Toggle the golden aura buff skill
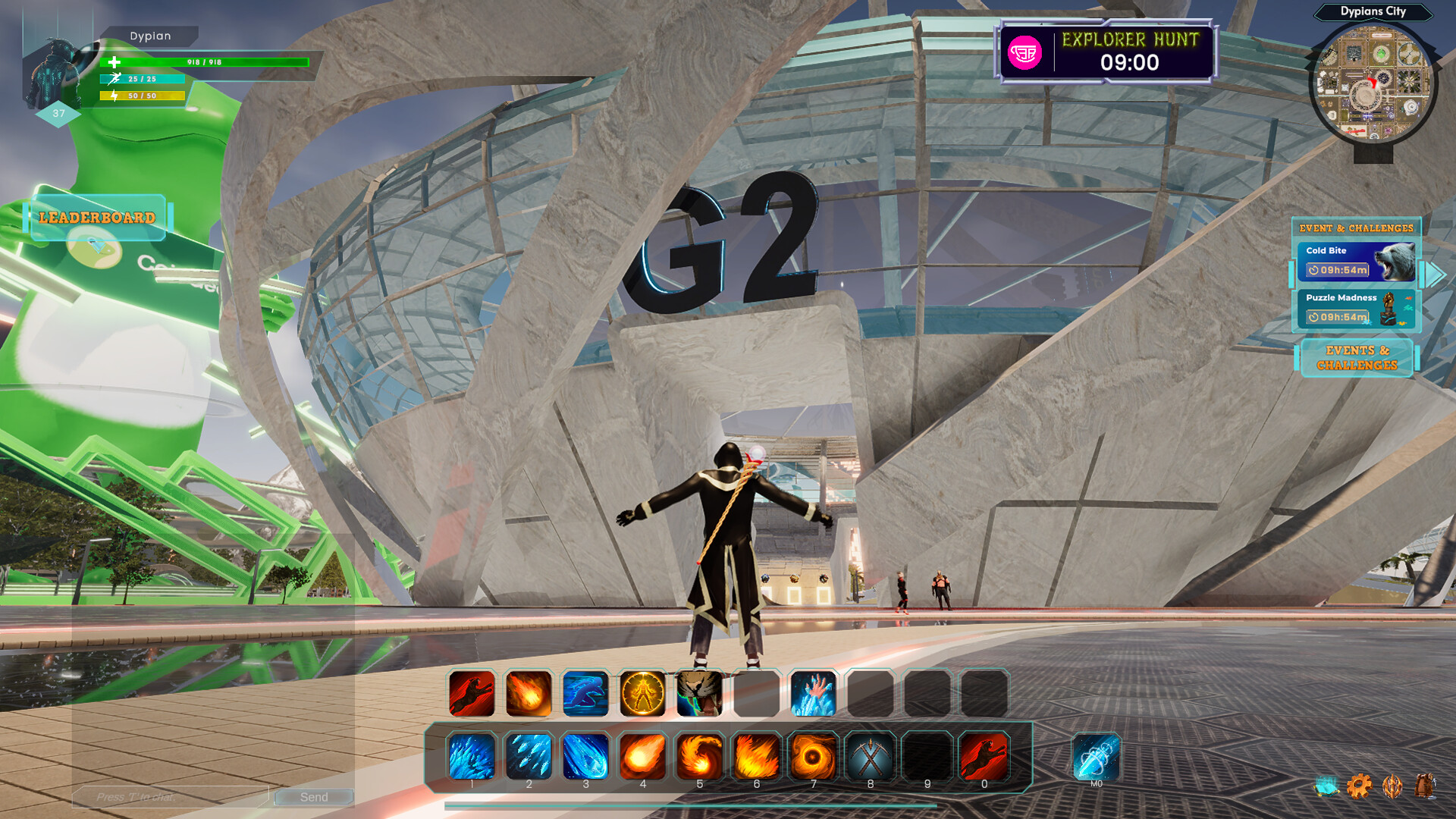Image resolution: width=1456 pixels, height=819 pixels. click(642, 694)
